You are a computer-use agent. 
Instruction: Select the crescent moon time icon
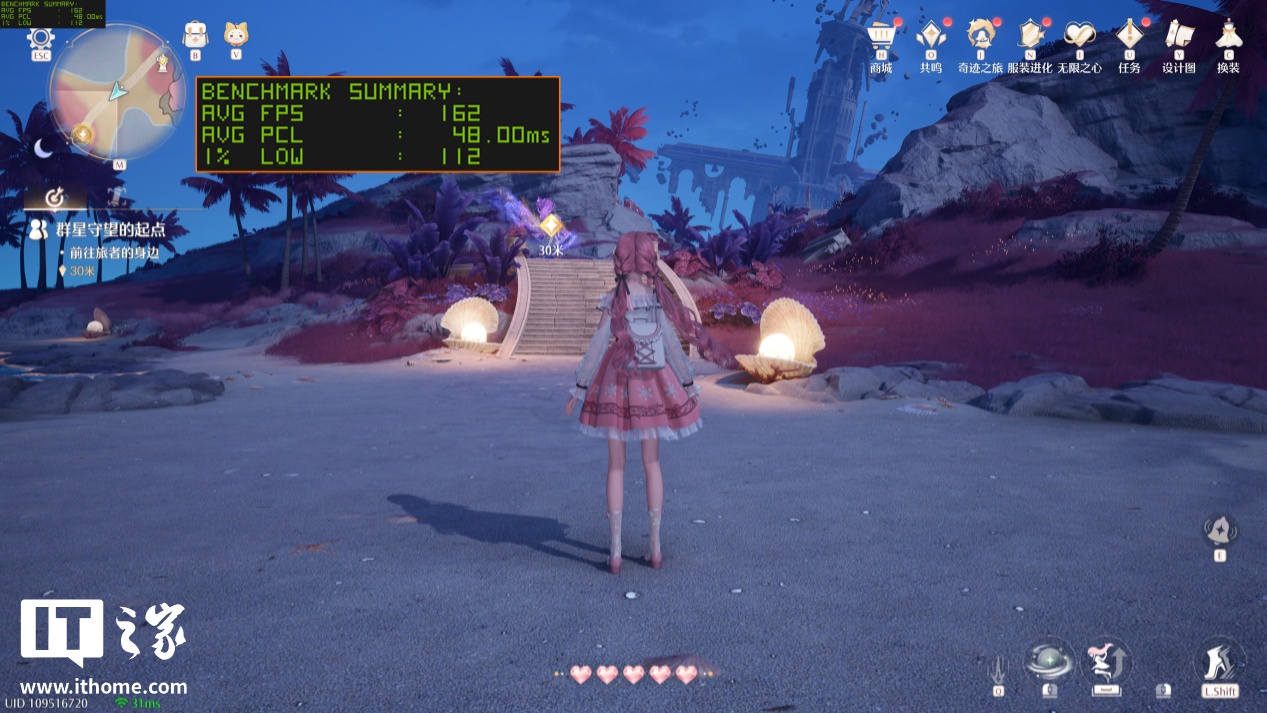coord(43,148)
